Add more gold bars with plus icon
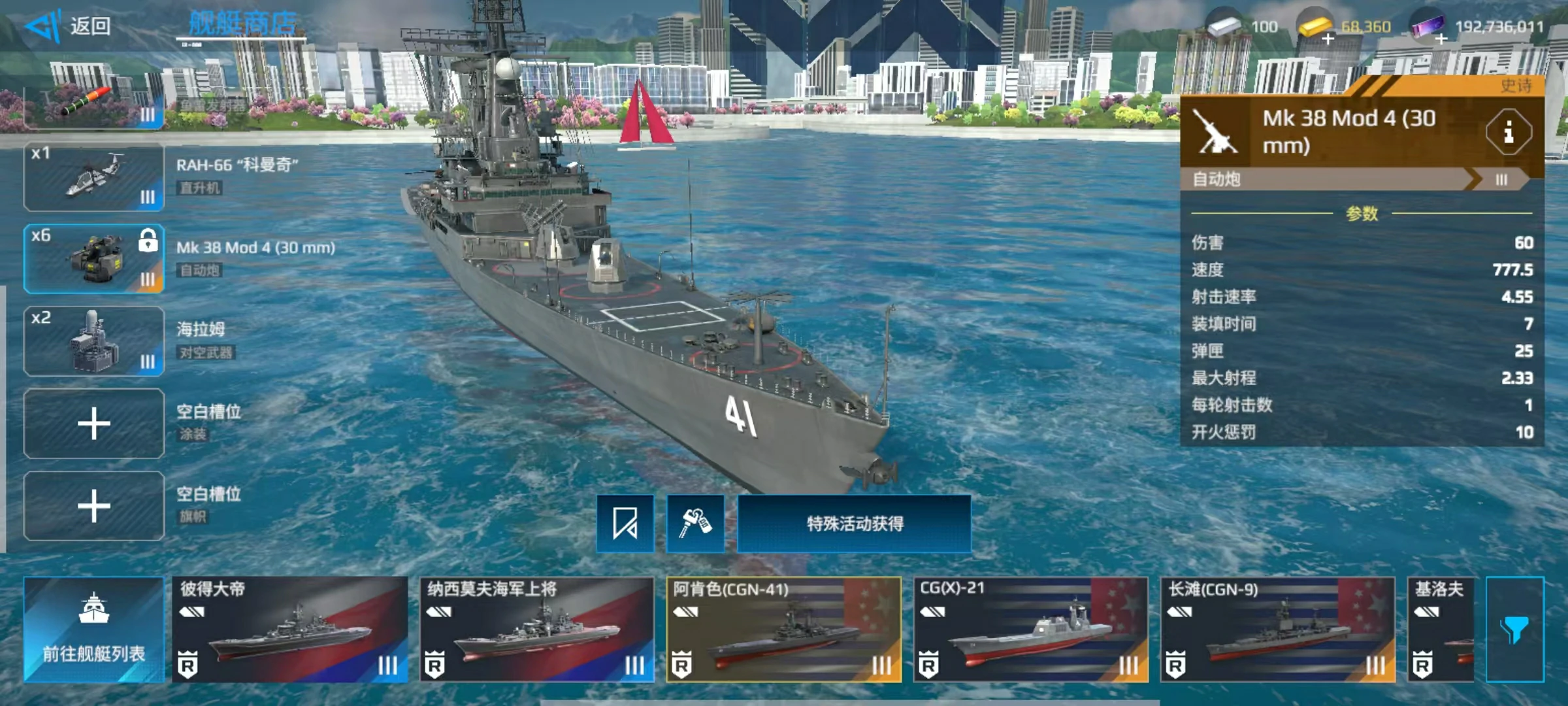This screenshot has width=1568, height=706. tap(1328, 39)
